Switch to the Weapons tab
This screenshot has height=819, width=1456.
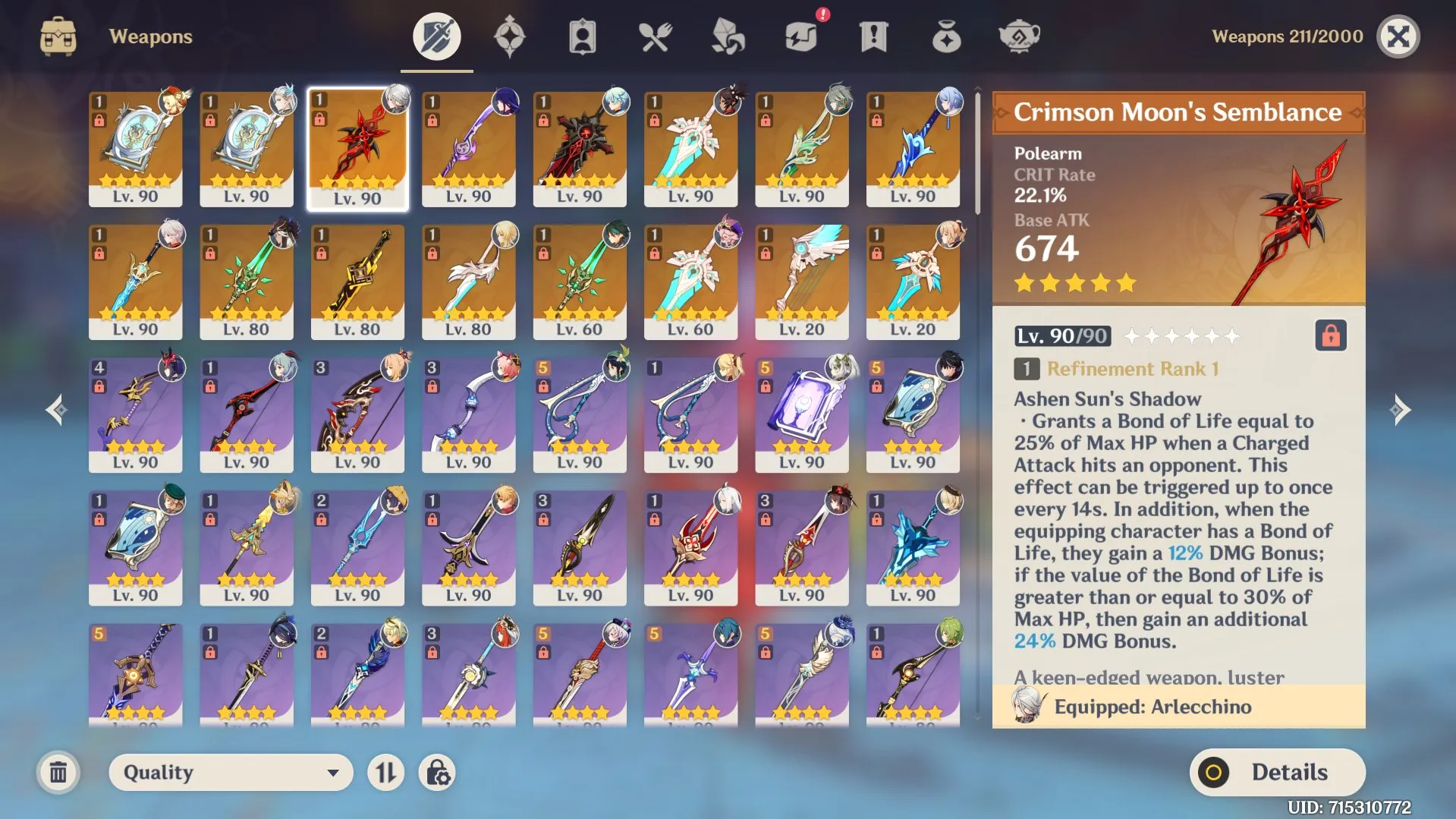pyautogui.click(x=436, y=36)
